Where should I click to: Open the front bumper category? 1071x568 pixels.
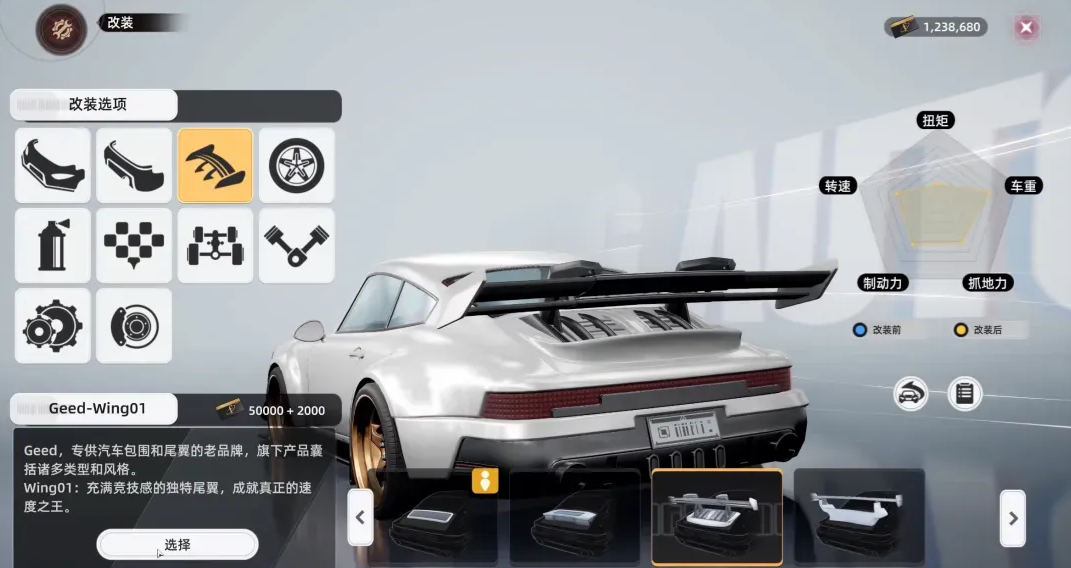click(52, 166)
